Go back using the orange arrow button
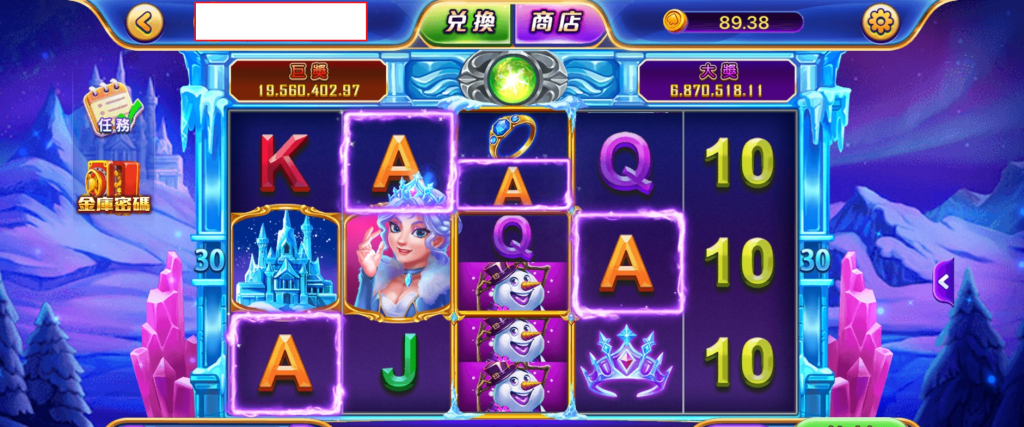Screen dimensions: 1024x427 pos(146,22)
